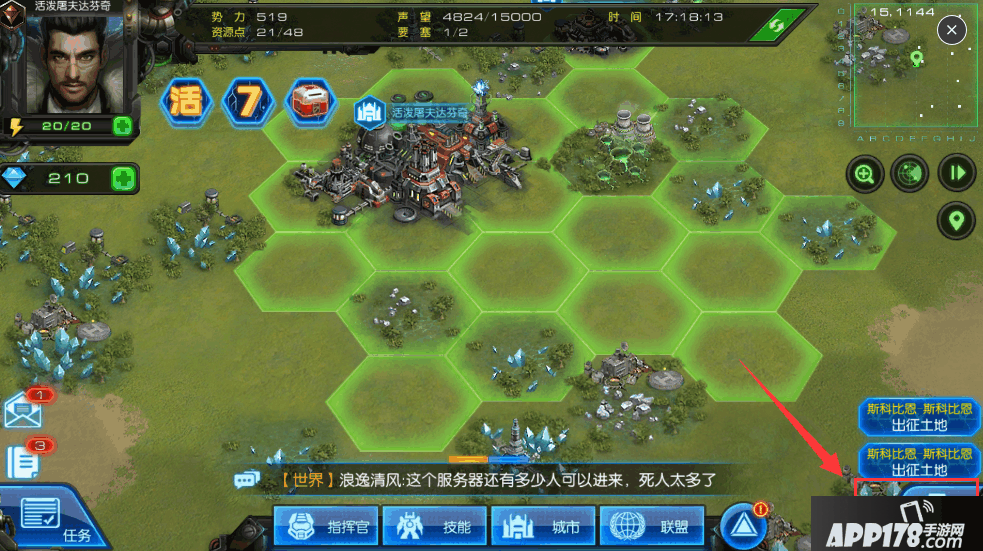
Task: Open the radar scan button
Action: 910,173
